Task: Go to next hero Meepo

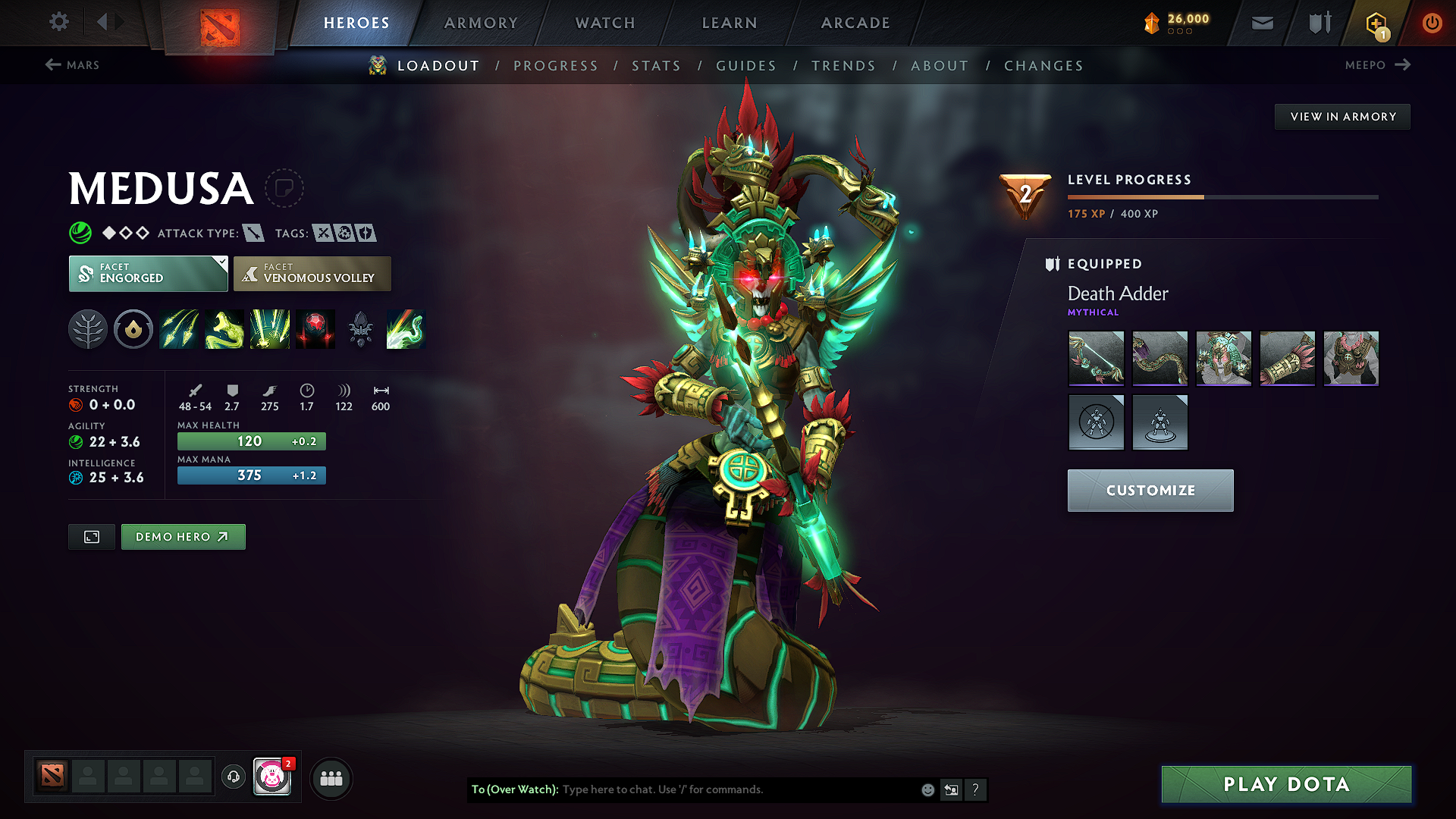Action: click(x=1377, y=65)
